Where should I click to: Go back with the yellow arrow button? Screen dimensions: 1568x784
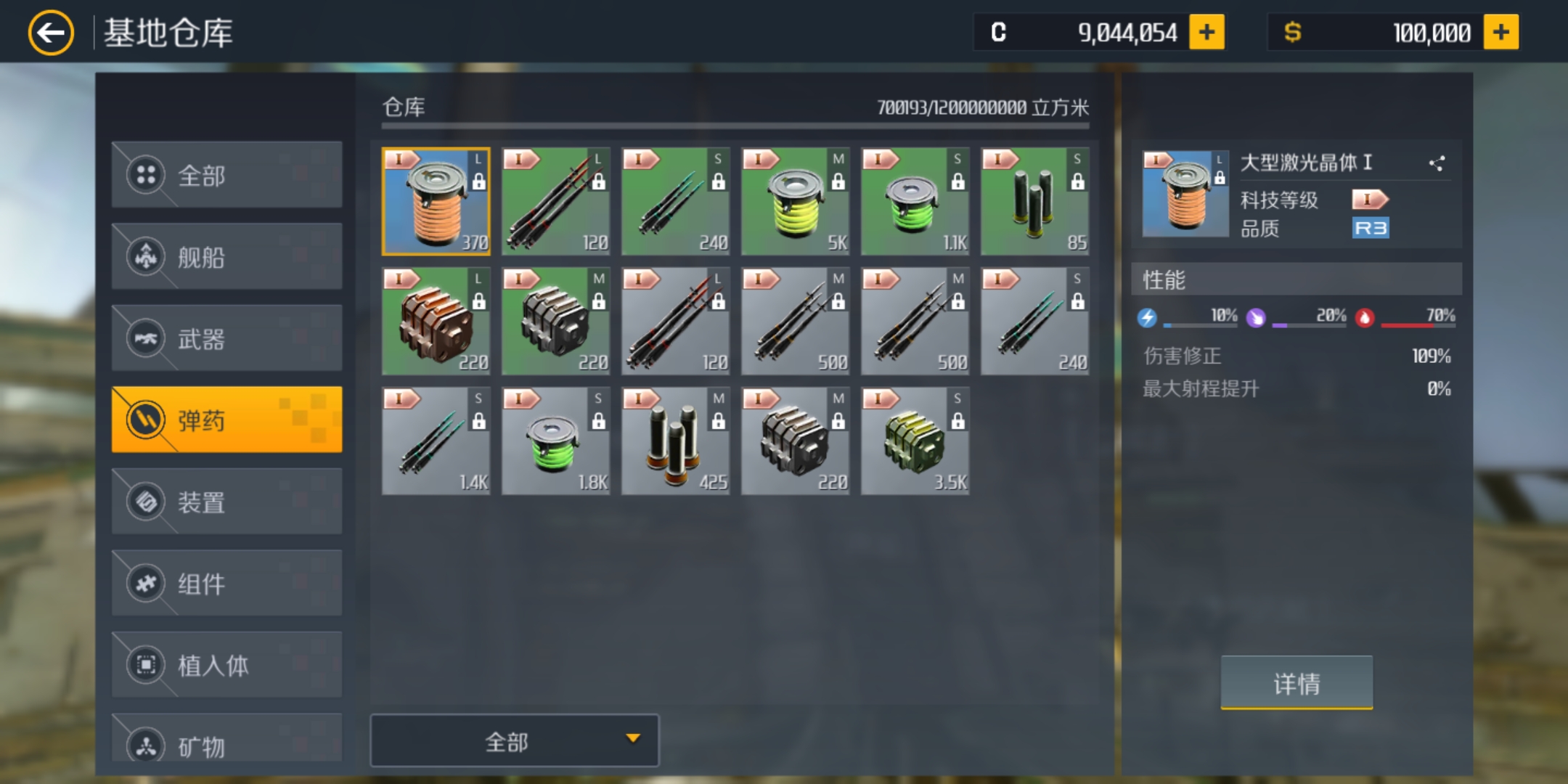[x=51, y=33]
